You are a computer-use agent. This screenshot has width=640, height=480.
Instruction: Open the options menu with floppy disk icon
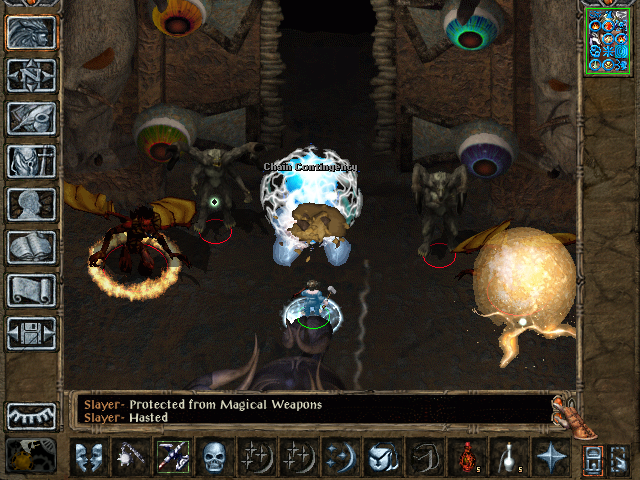(x=32, y=332)
